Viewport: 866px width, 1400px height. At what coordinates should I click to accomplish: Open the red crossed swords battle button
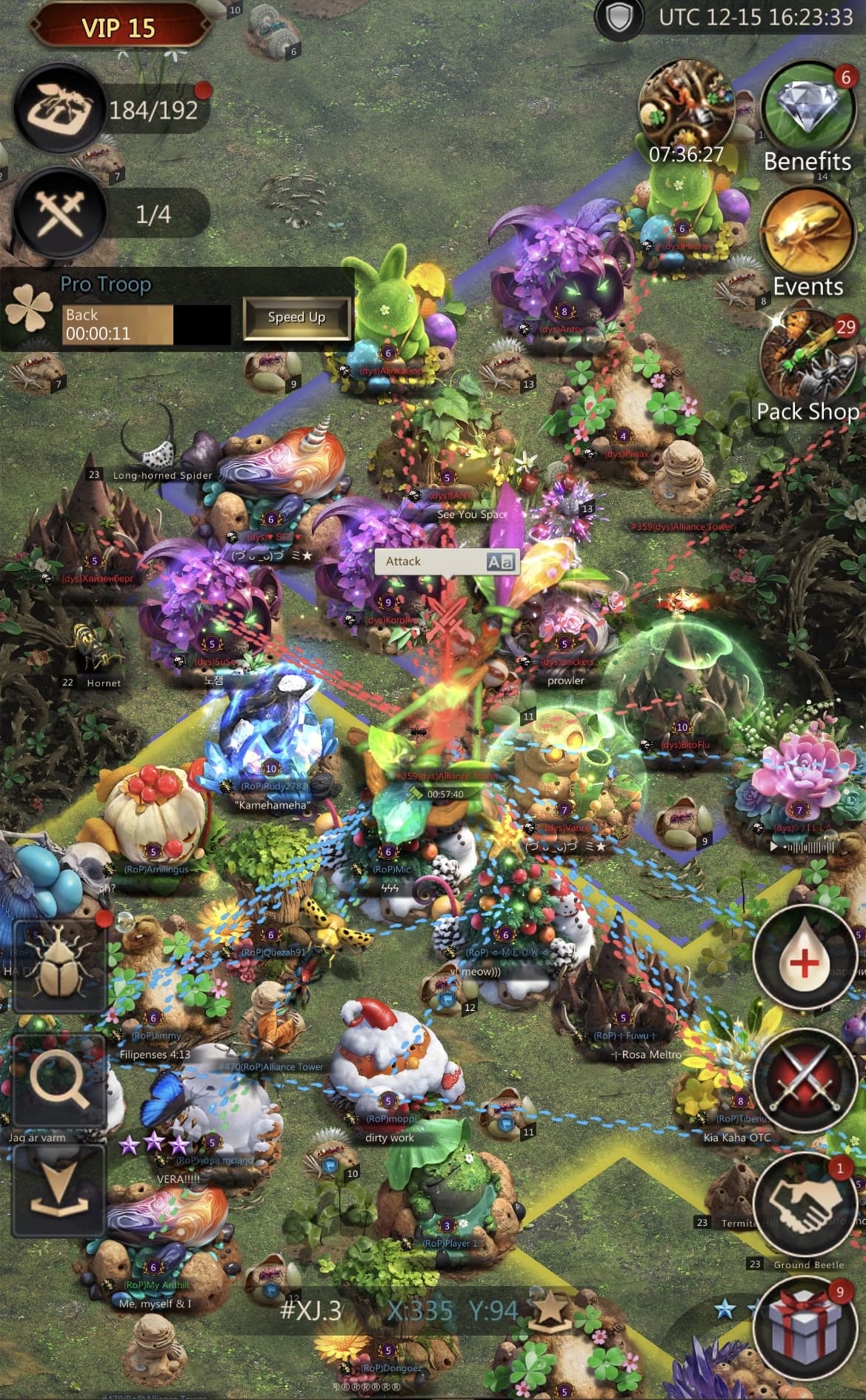coord(805,1081)
